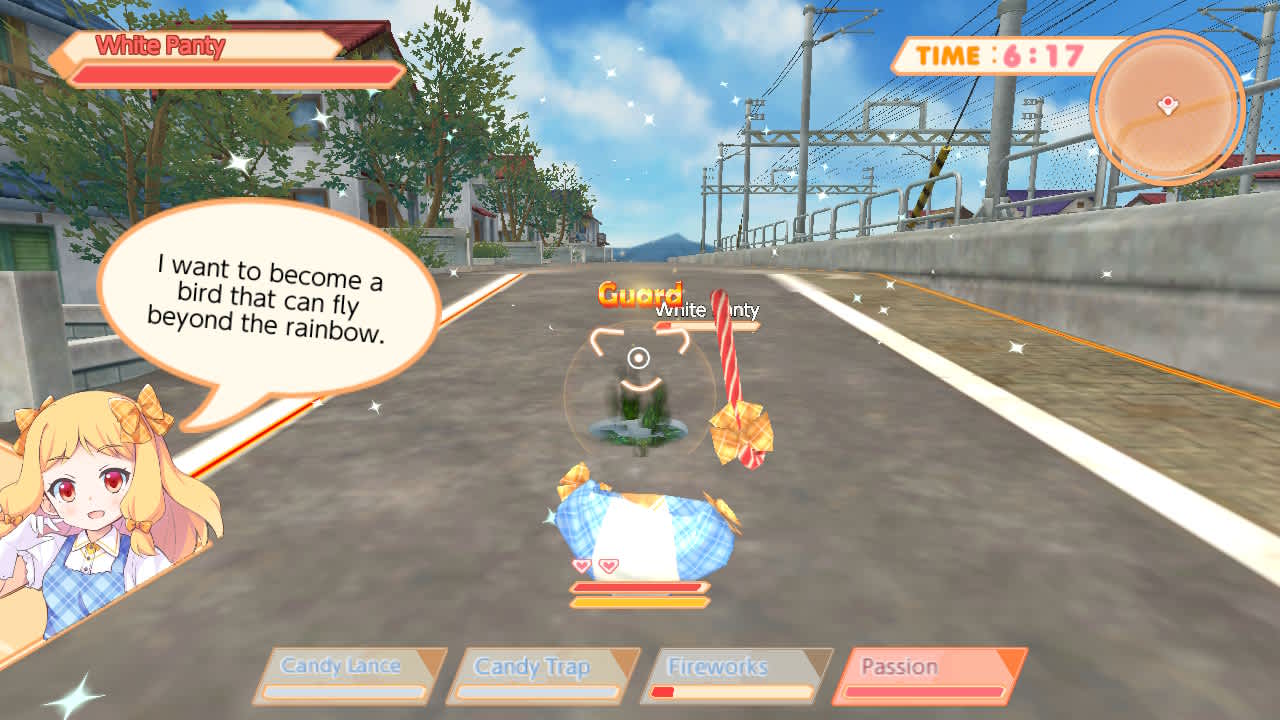Click the White Panty name label

(x=157, y=44)
